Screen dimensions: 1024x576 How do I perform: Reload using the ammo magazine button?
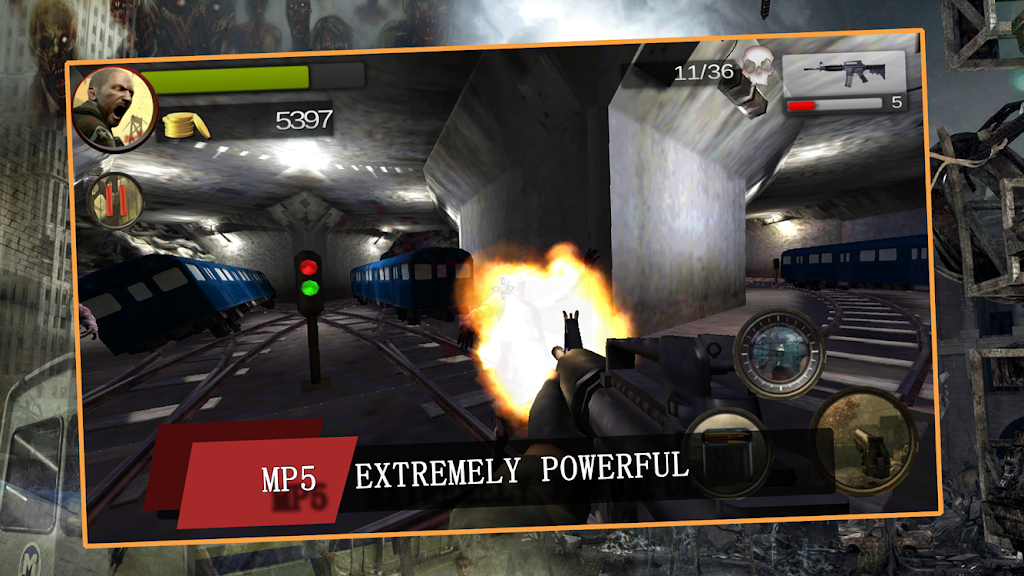pyautogui.click(x=727, y=452)
